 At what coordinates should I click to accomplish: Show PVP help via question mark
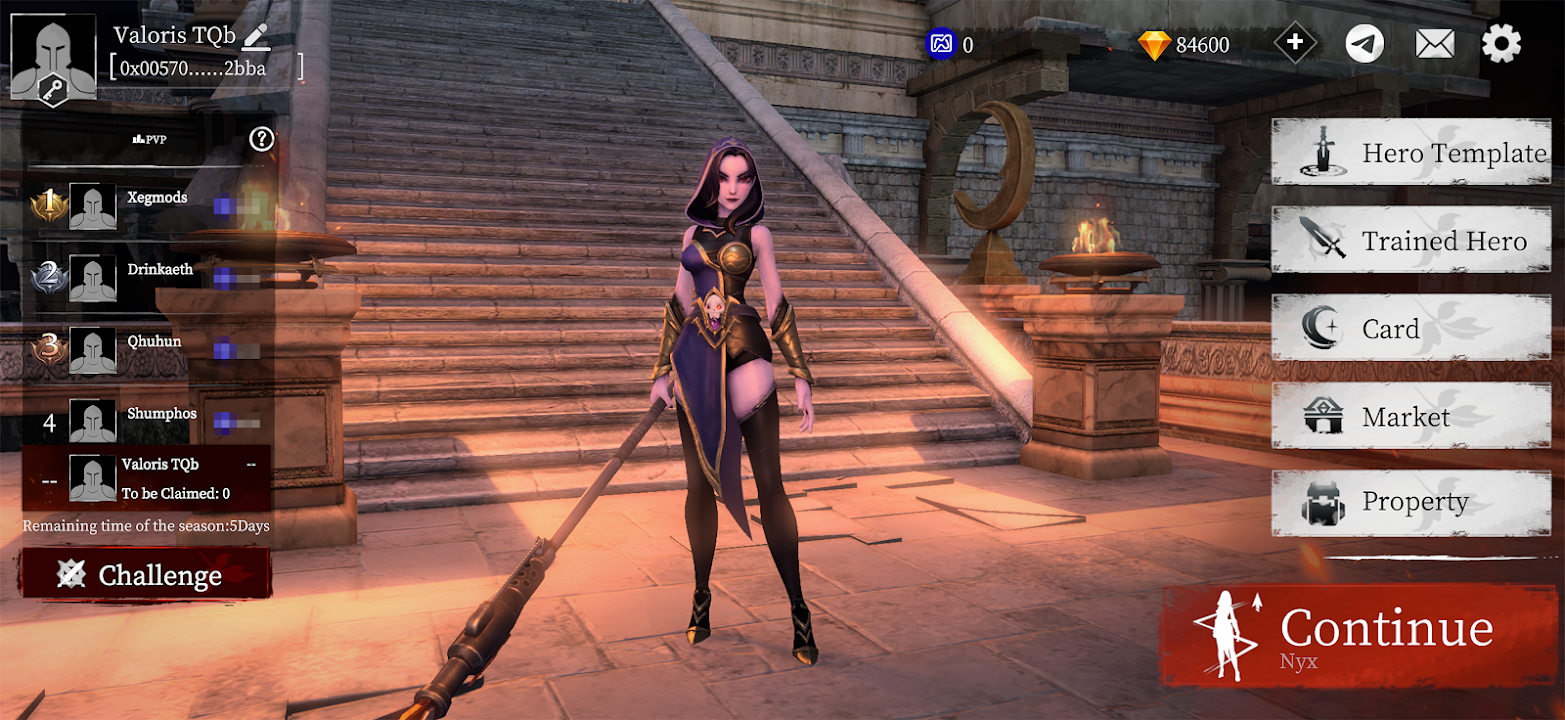(262, 139)
